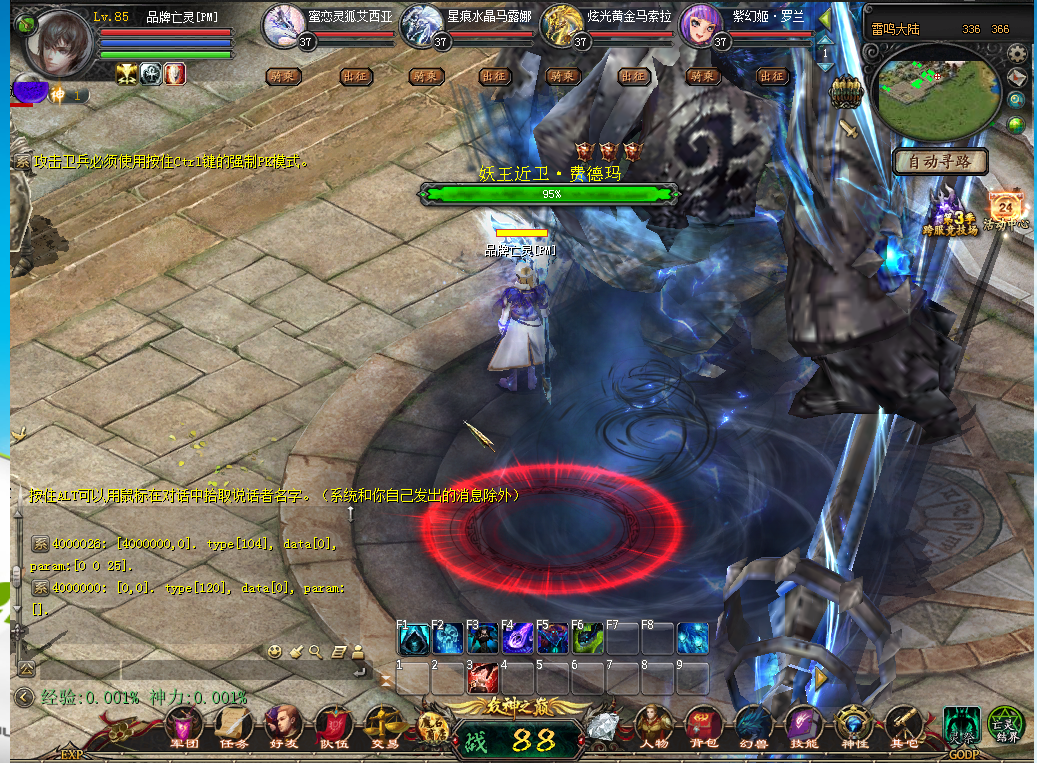Open the 交易 trade scales icon
1037x763 pixels.
(384, 725)
